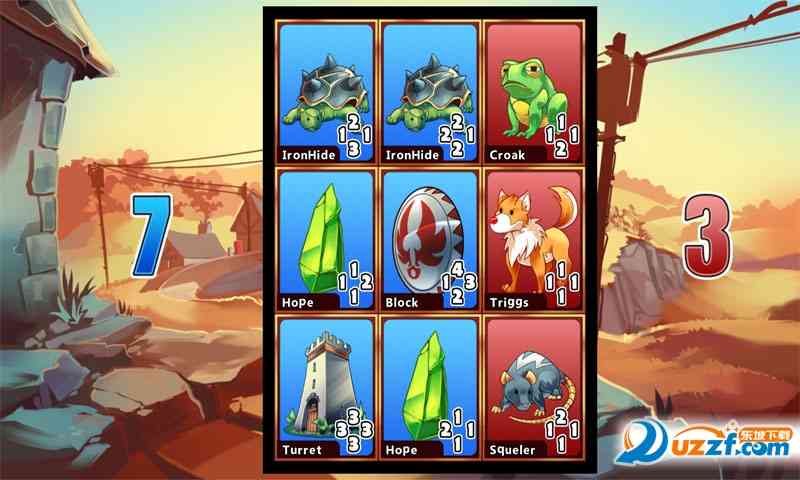Select the Turret tower card
The height and width of the screenshot is (480, 800).
pos(326,388)
